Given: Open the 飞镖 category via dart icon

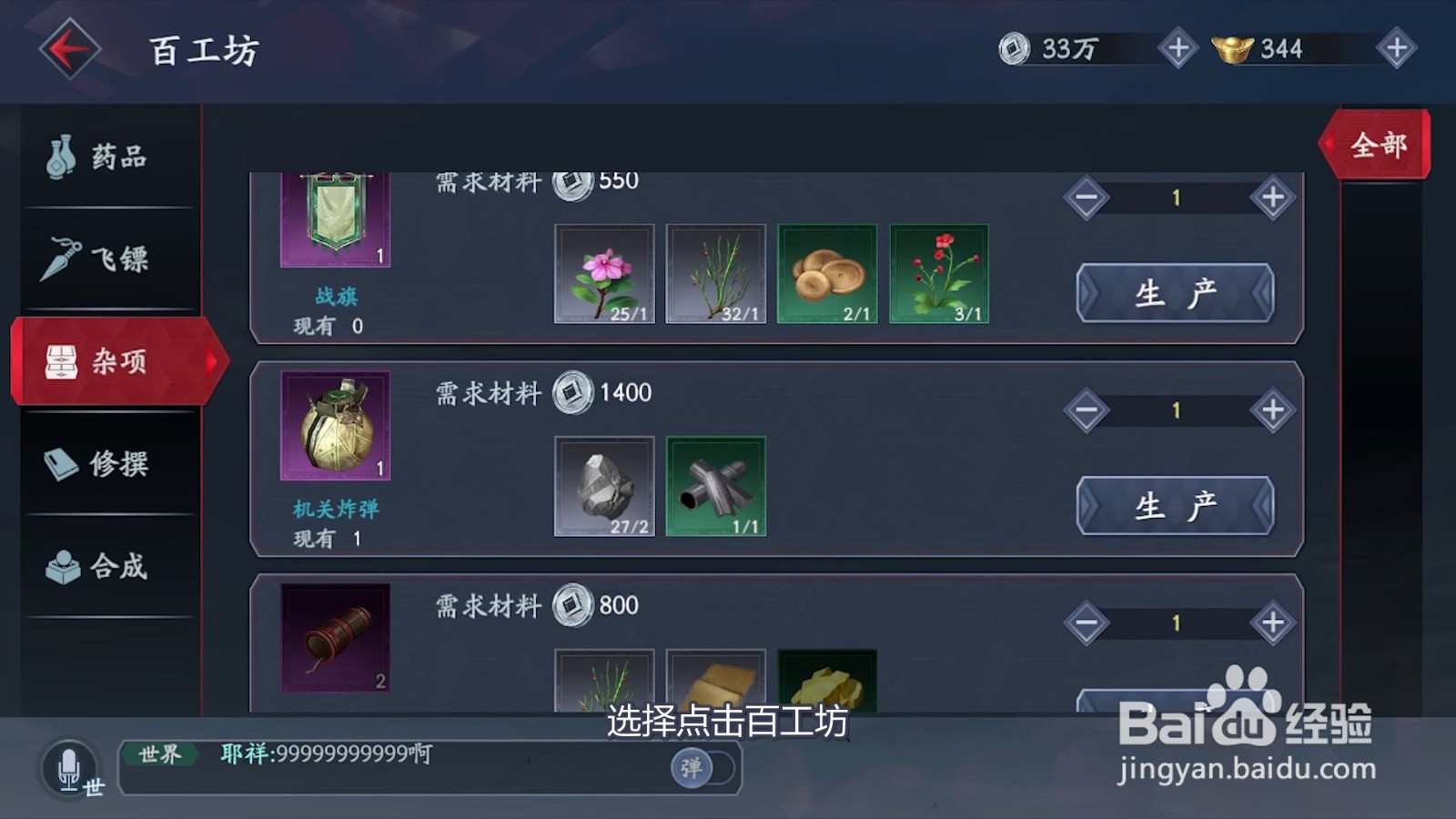Looking at the screenshot, I should [x=59, y=259].
